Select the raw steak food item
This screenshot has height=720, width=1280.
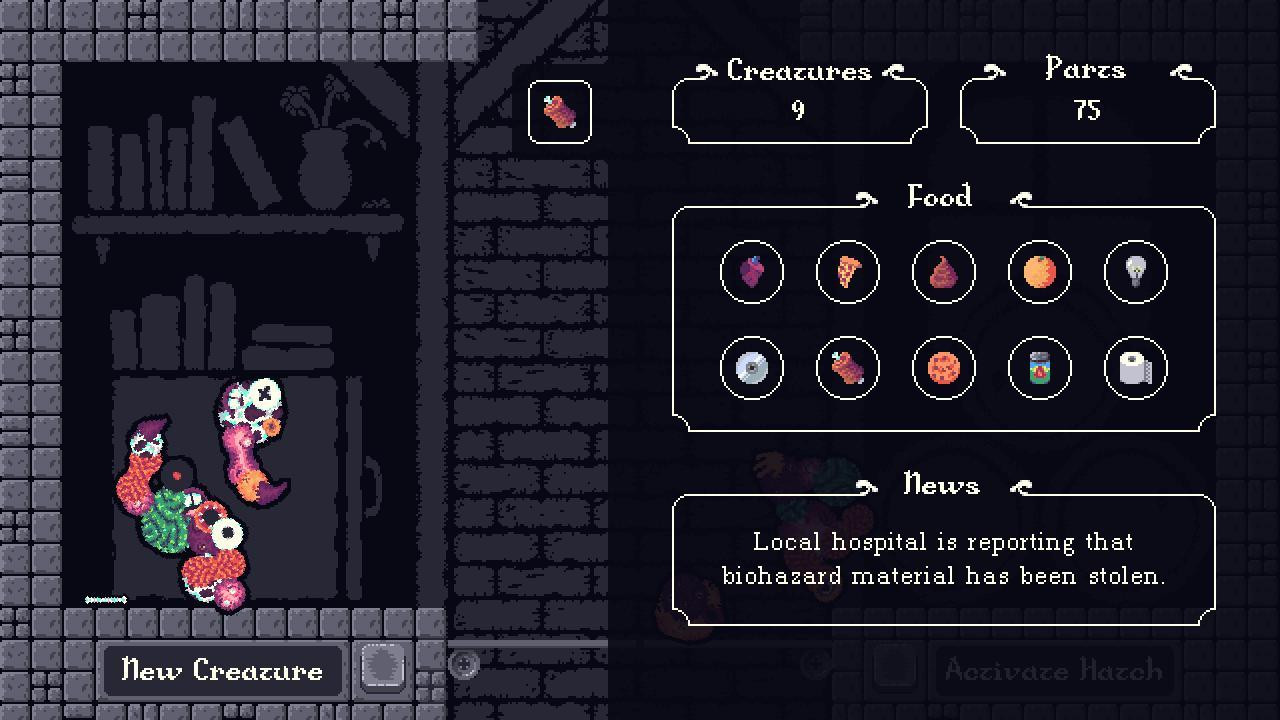847,368
